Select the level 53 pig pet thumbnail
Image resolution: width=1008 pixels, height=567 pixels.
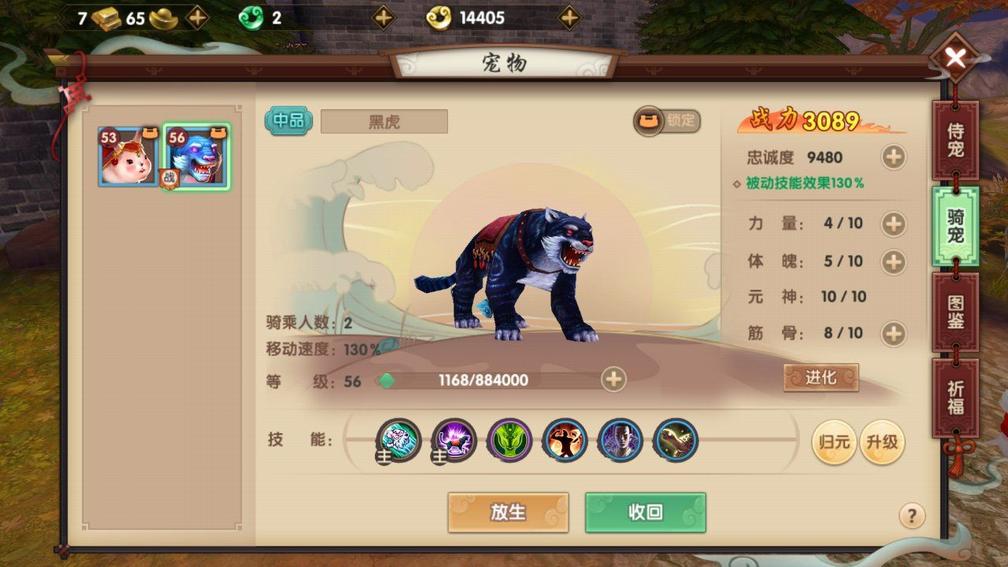128,157
